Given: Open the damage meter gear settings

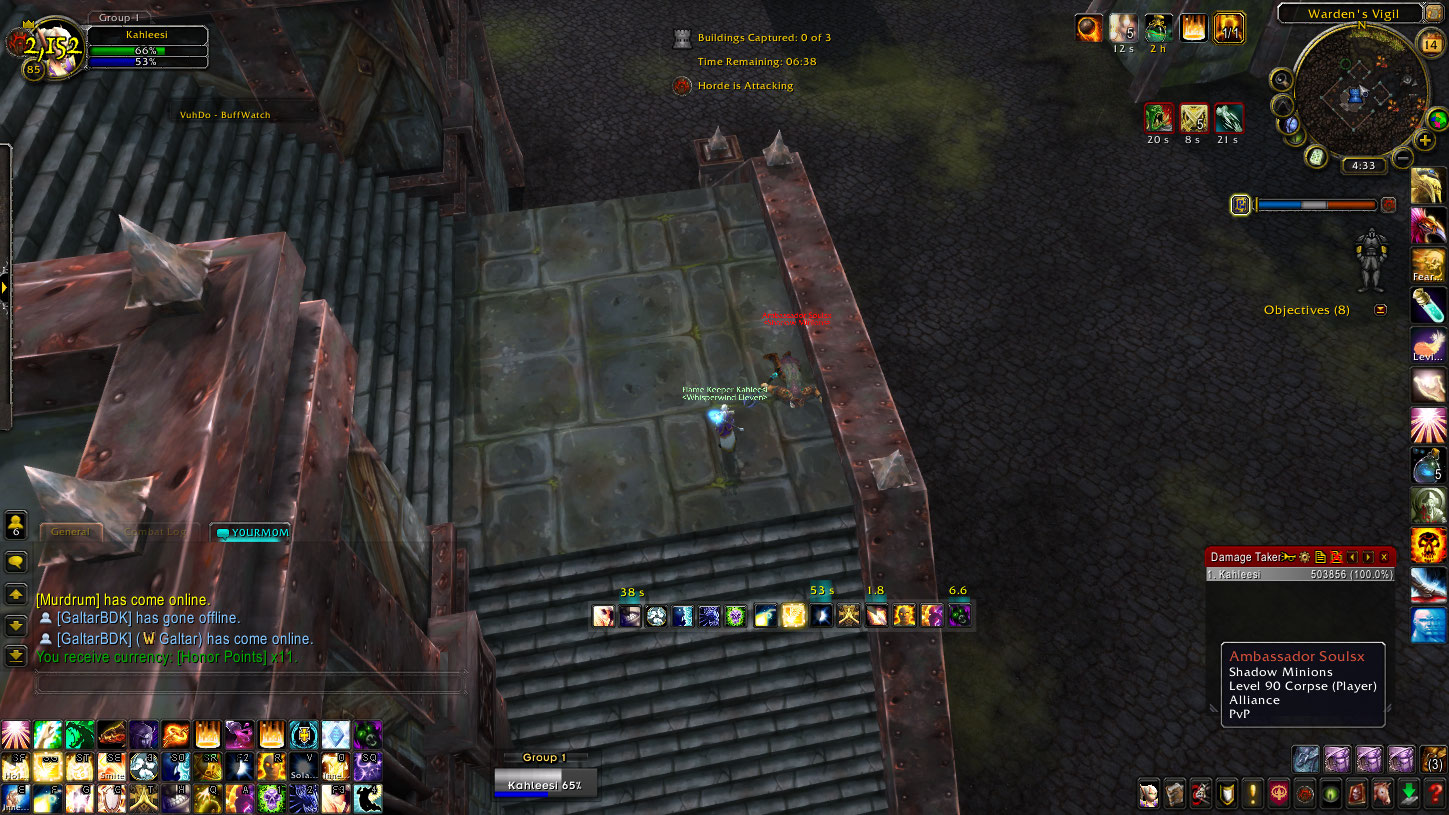Looking at the screenshot, I should pos(1303,557).
